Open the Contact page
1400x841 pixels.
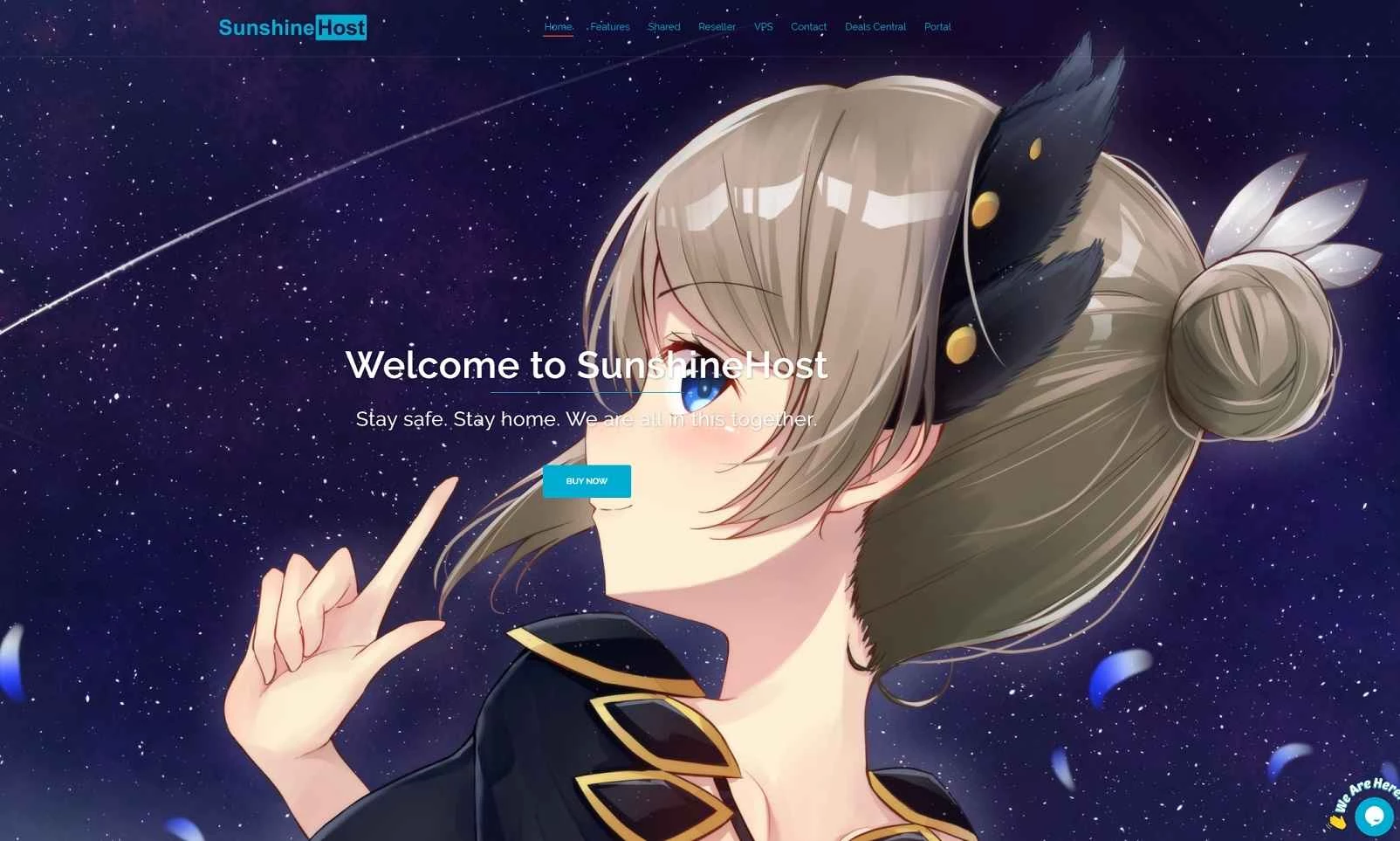coord(808,26)
